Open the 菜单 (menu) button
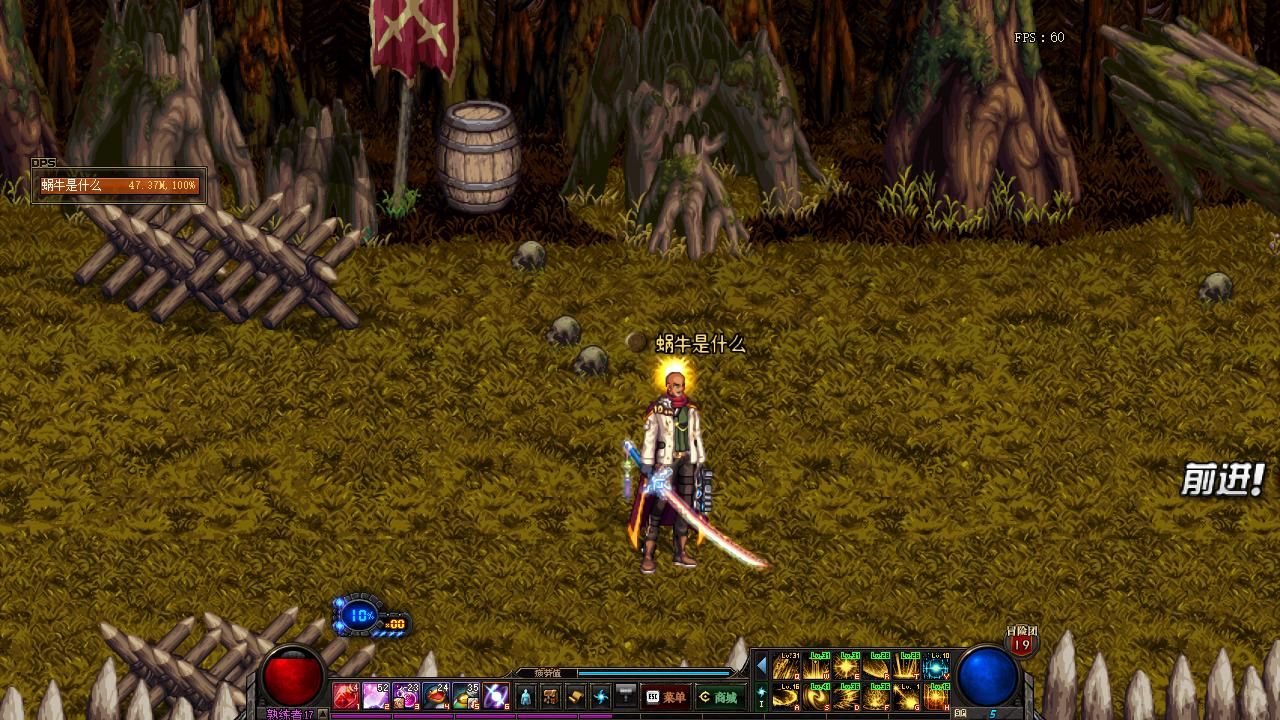 click(x=666, y=697)
